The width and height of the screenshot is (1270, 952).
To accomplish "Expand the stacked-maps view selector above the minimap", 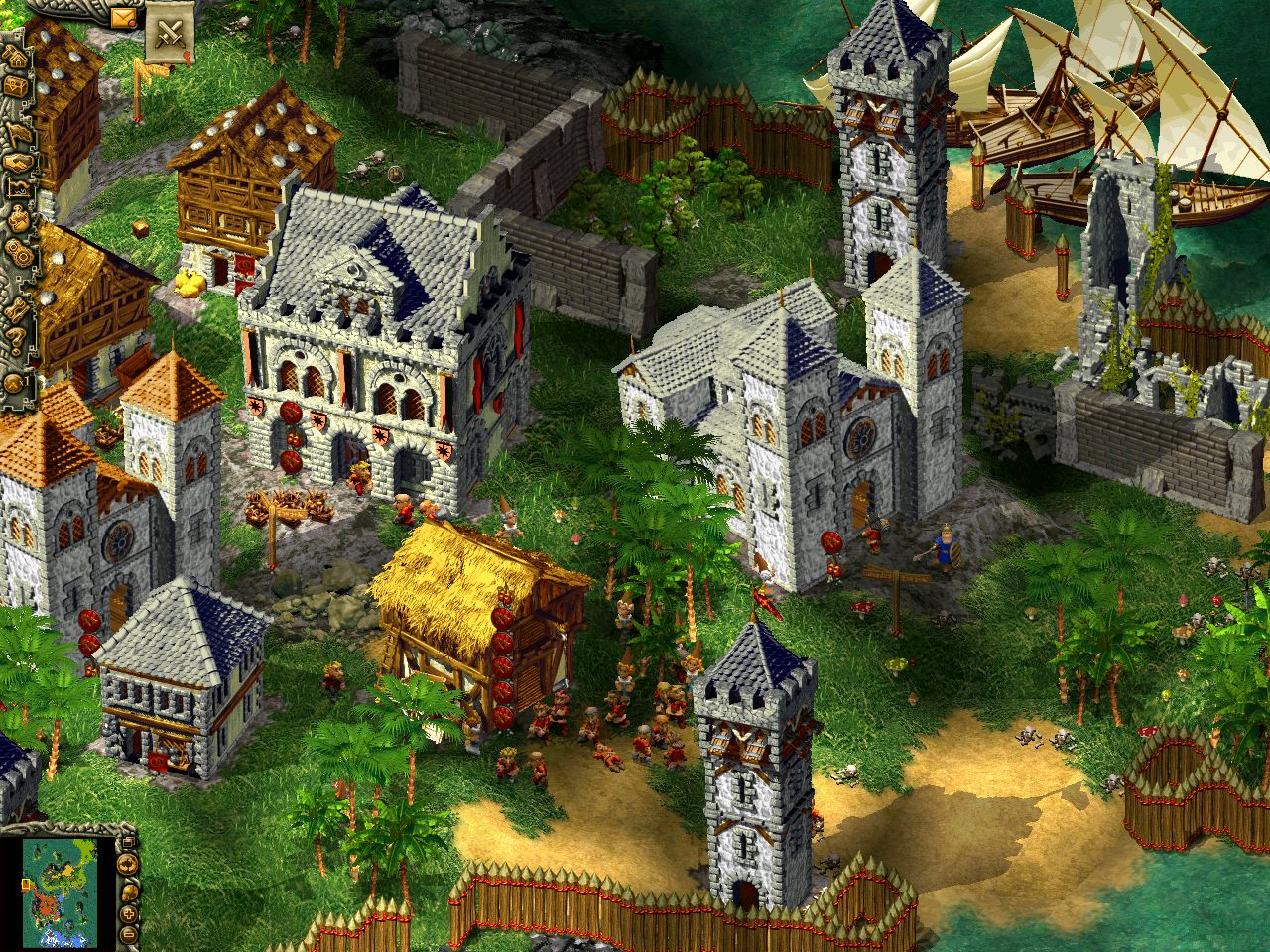I will [x=129, y=841].
